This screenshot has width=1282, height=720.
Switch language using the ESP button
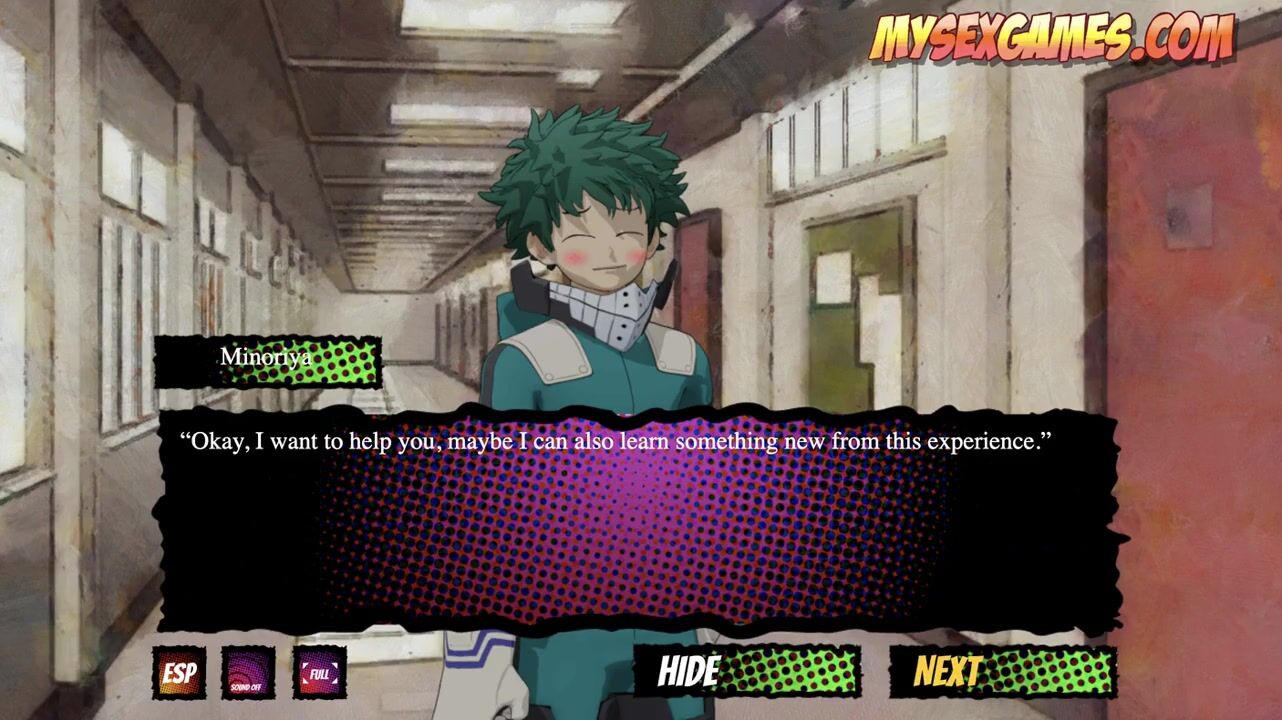[x=179, y=673]
